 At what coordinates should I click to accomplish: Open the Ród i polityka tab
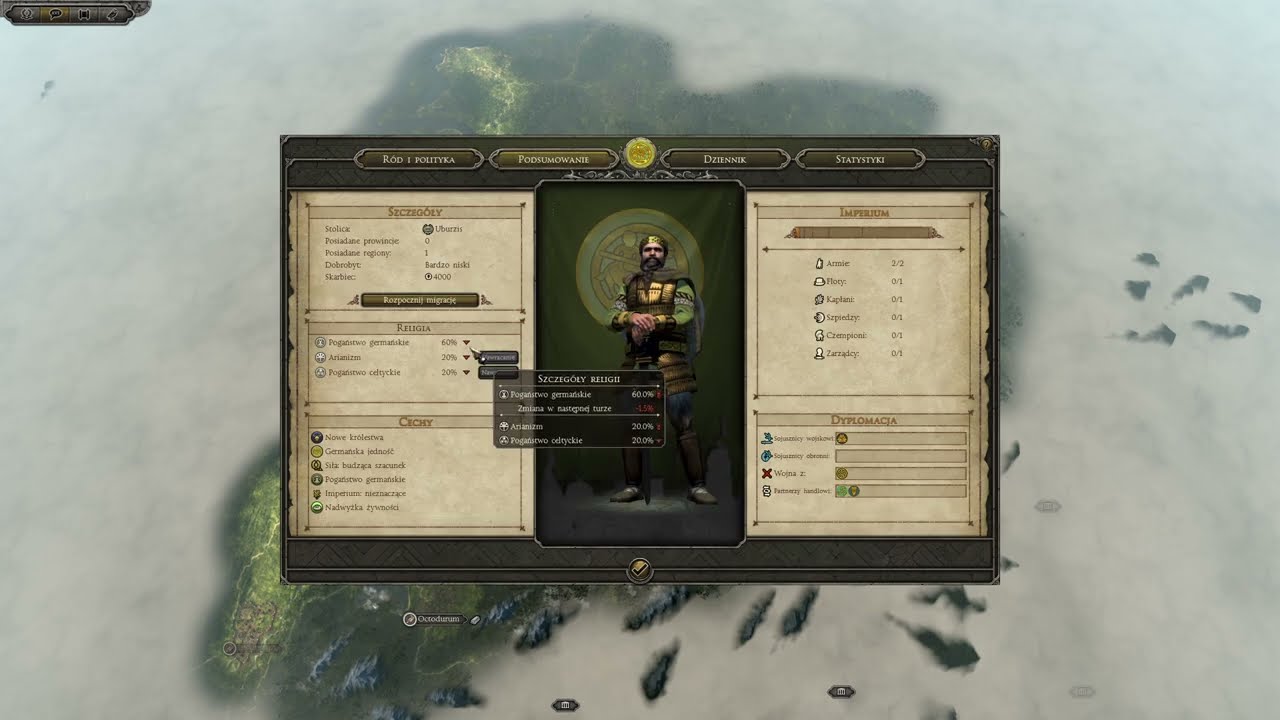(418, 159)
